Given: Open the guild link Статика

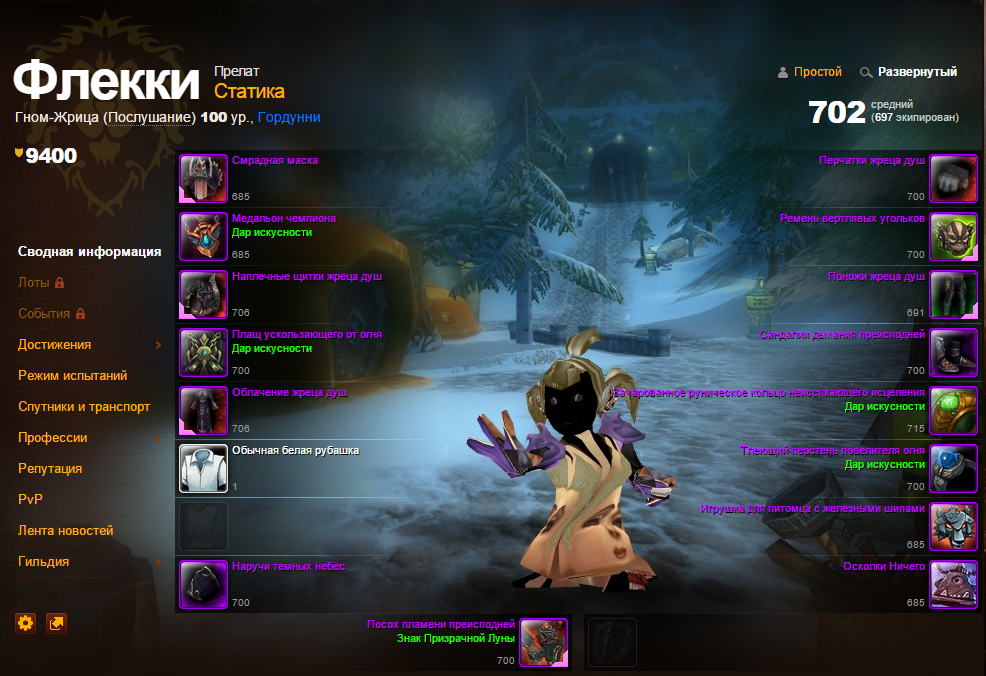Looking at the screenshot, I should 249,92.
